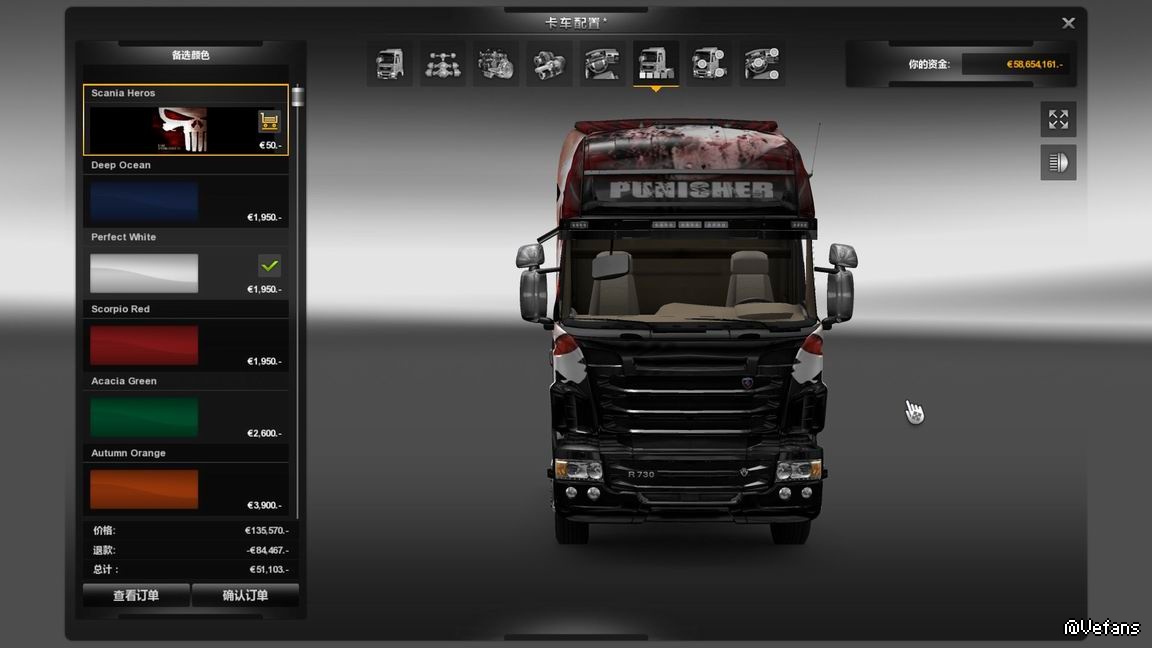This screenshot has width=1152, height=648.
Task: Apply the Scorpio Red paint
Action: (144, 345)
